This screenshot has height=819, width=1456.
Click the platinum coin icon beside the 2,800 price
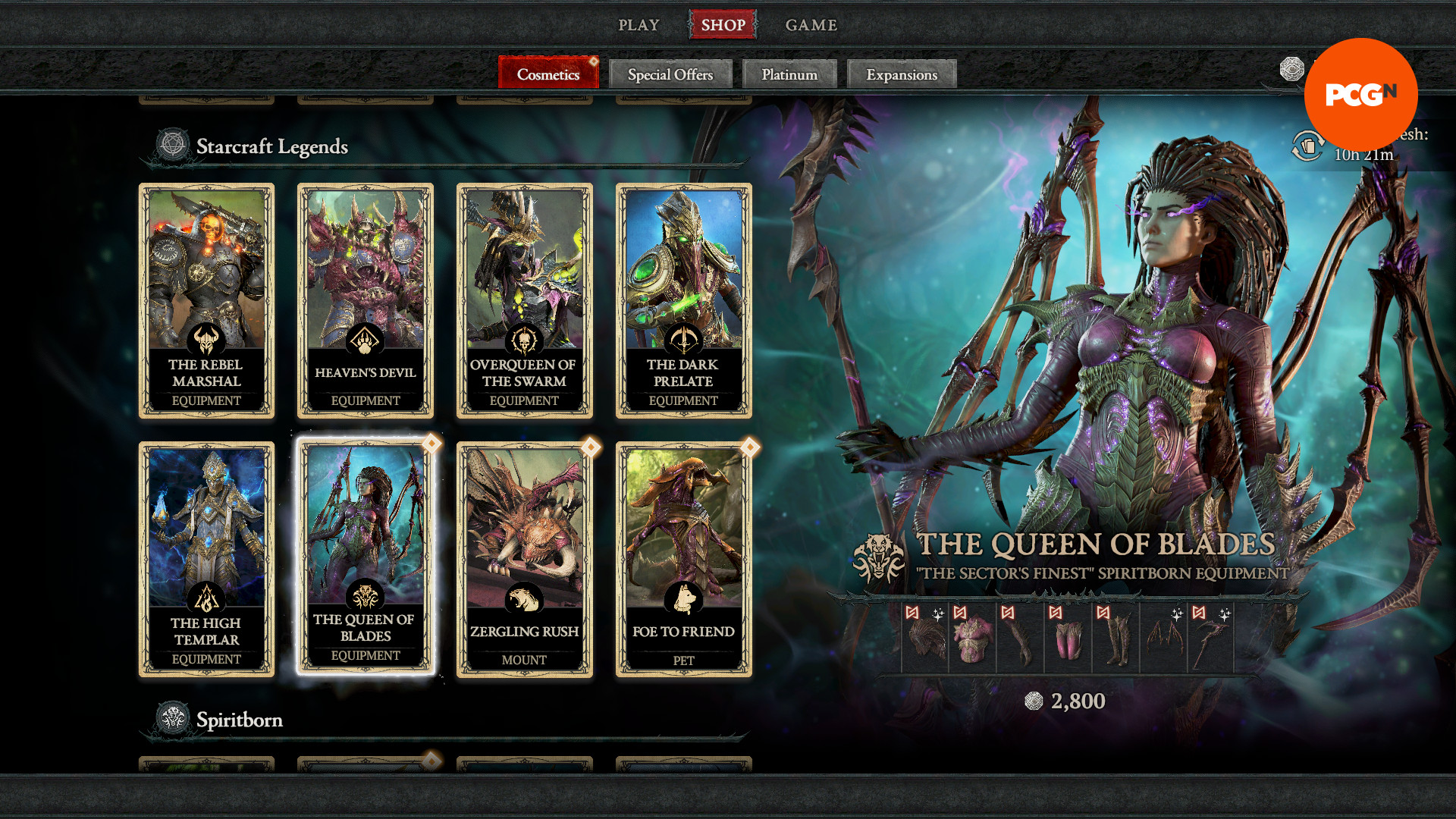coord(1034,701)
